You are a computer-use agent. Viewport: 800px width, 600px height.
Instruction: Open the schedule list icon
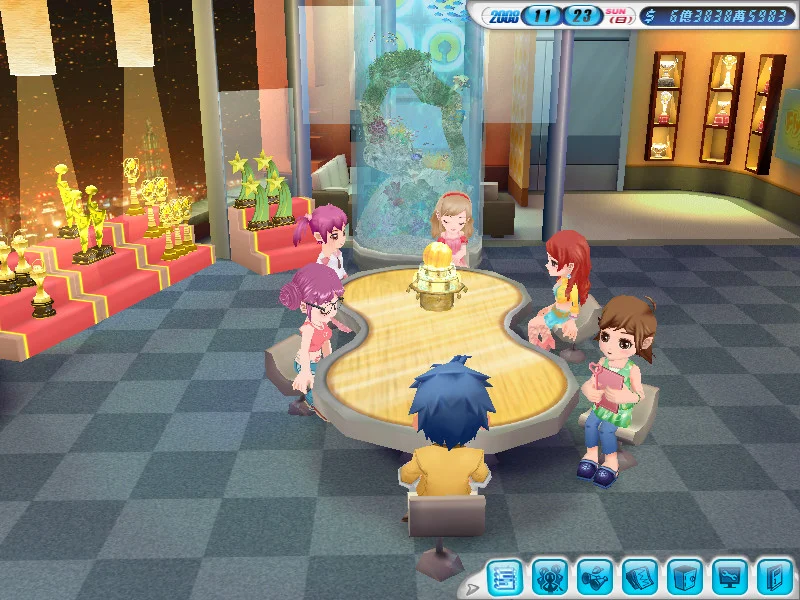click(x=505, y=577)
